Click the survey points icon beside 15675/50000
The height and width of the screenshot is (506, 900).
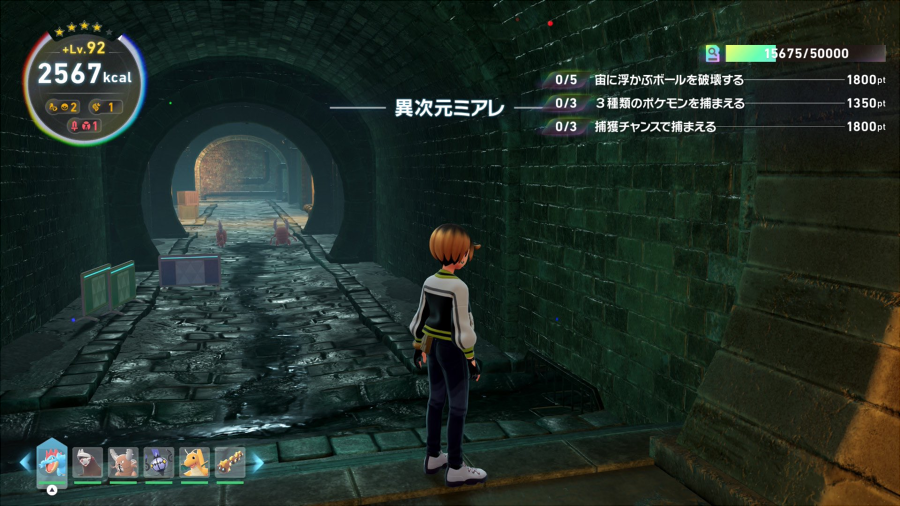(x=713, y=54)
